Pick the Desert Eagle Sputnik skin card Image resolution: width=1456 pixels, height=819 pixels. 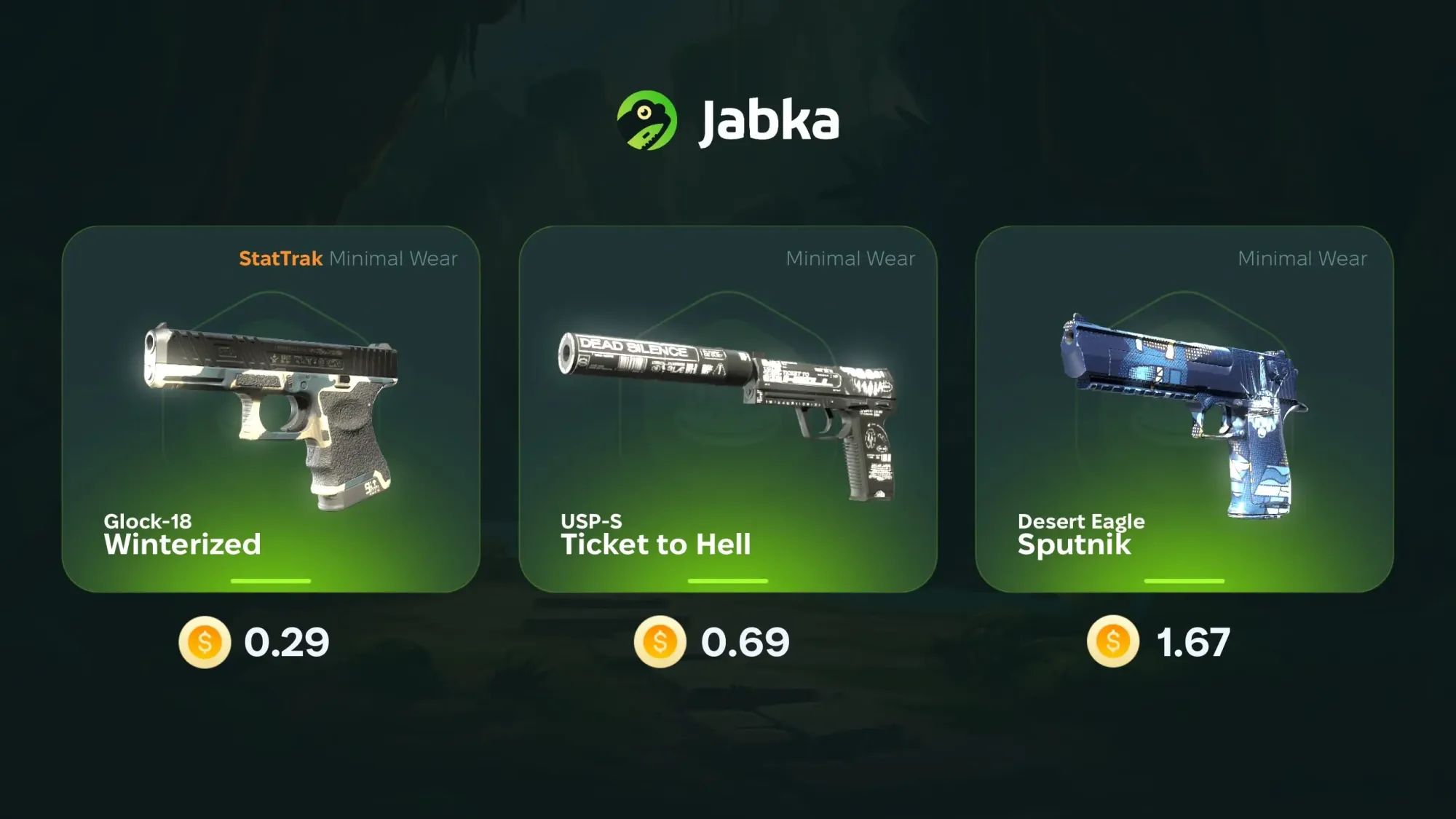(x=1184, y=408)
